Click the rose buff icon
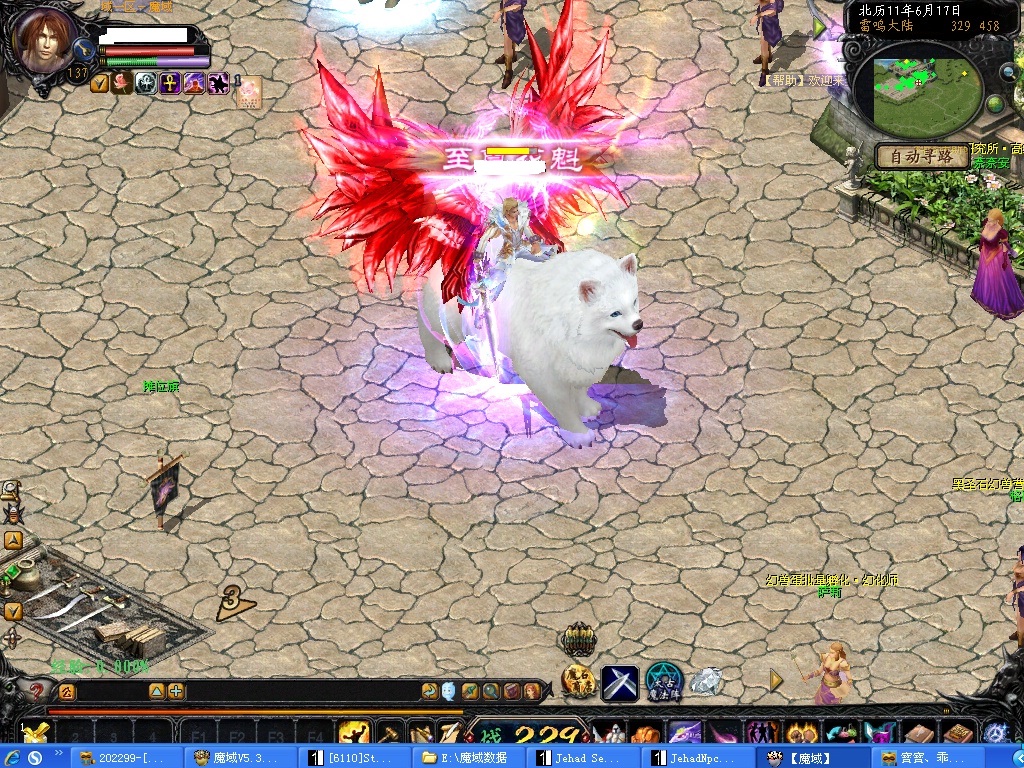The width and height of the screenshot is (1024, 768). (122, 83)
